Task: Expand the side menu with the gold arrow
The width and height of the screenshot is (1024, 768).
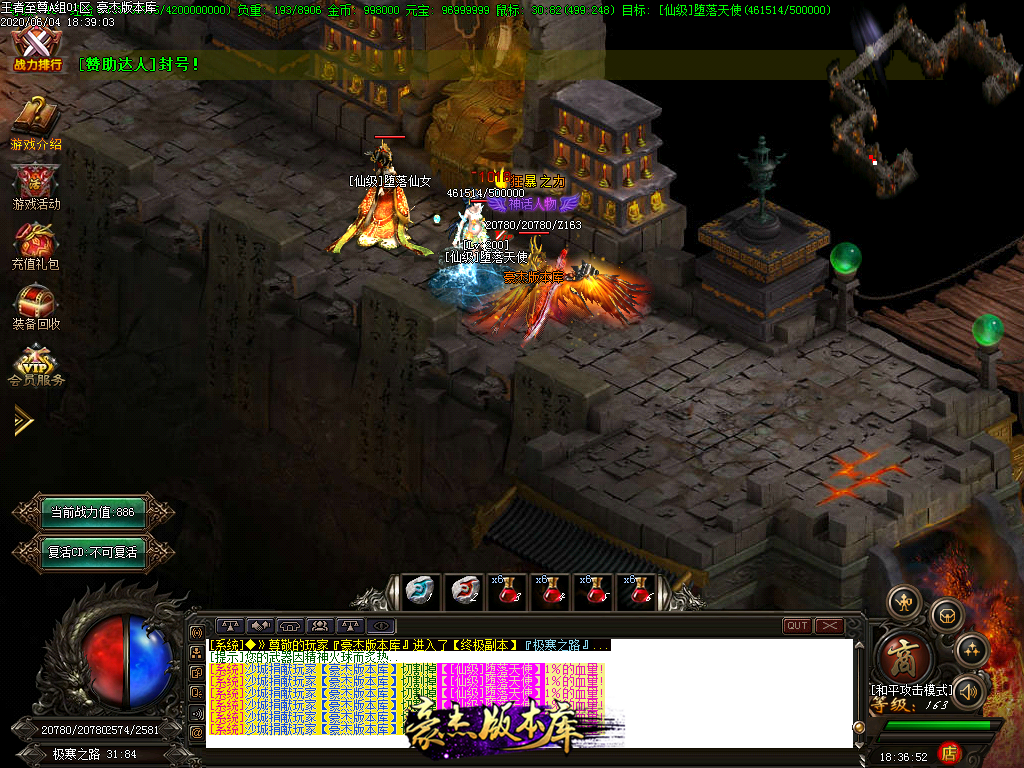Action: click(x=23, y=421)
